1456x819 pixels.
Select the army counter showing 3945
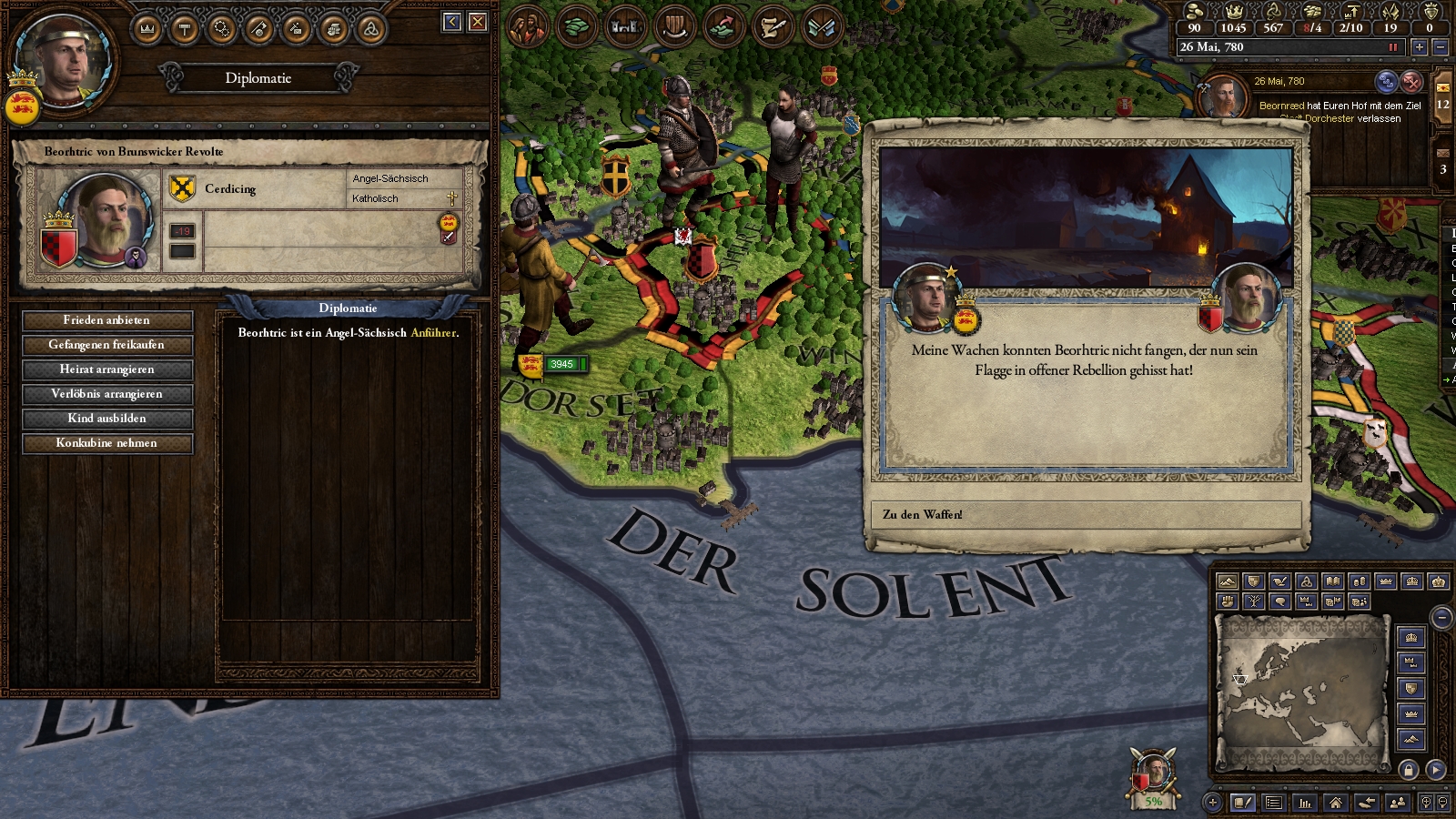561,364
